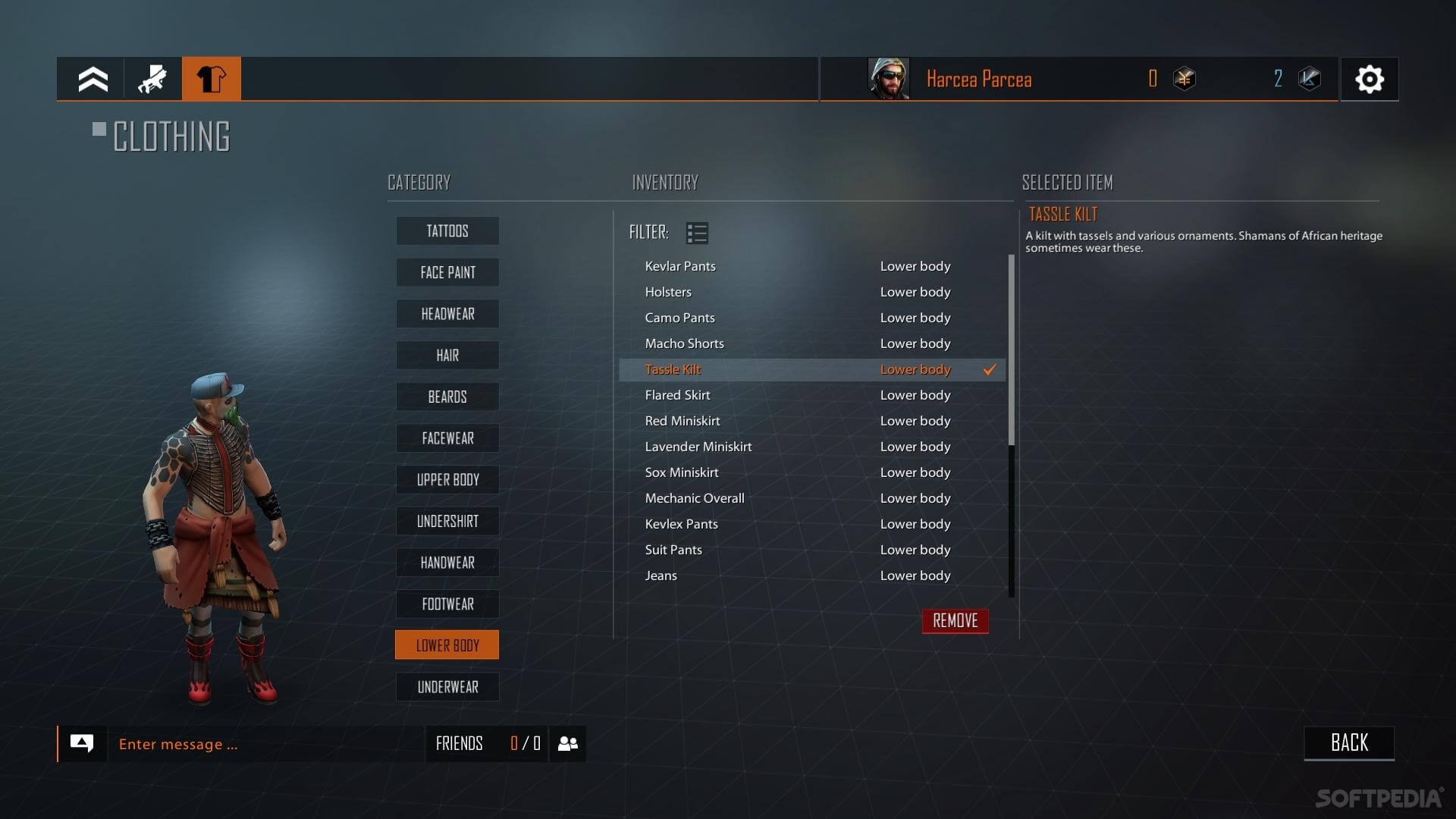Open the Beards category
The height and width of the screenshot is (819, 1456).
coord(447,397)
